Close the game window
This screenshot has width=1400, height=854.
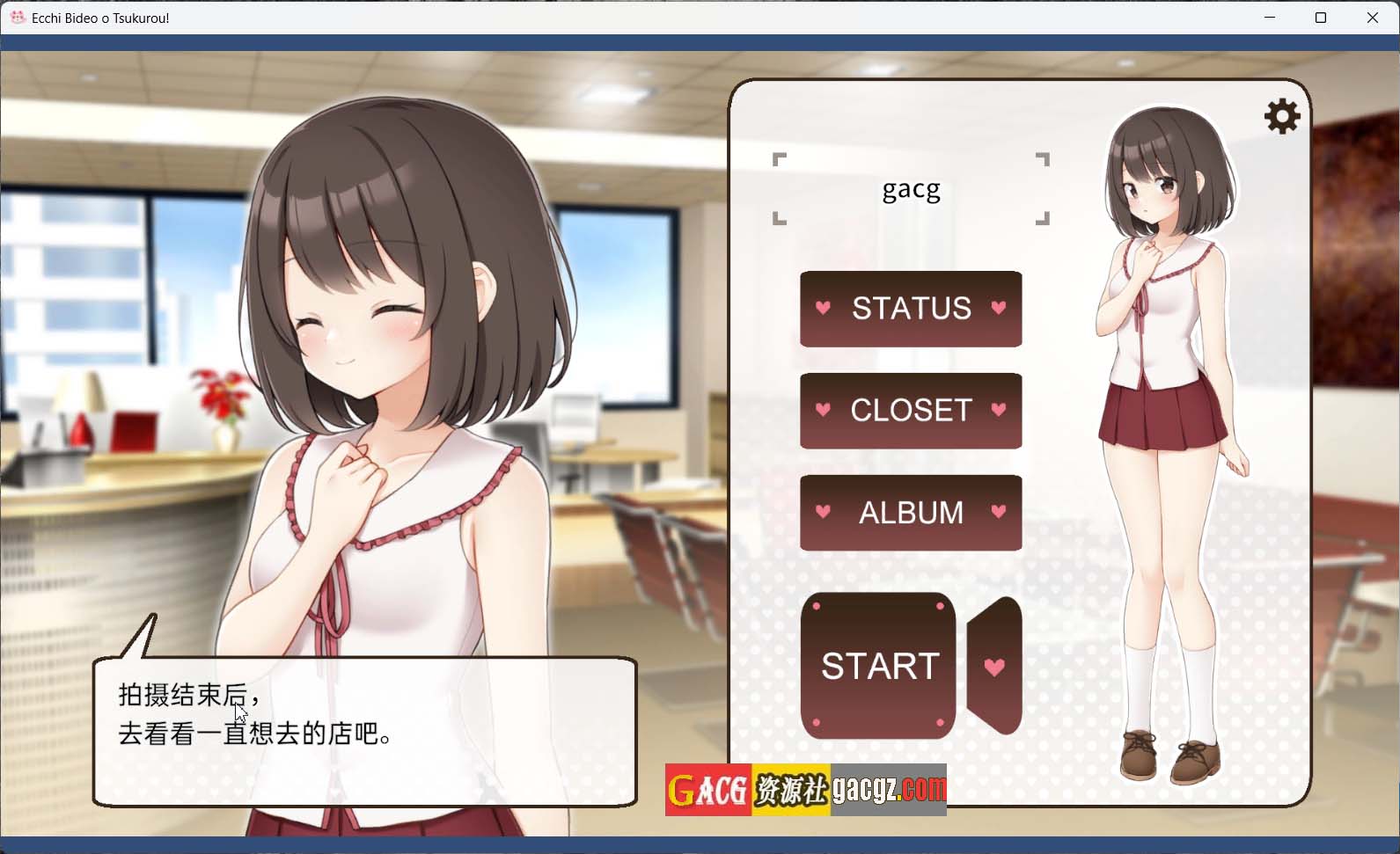(x=1372, y=18)
